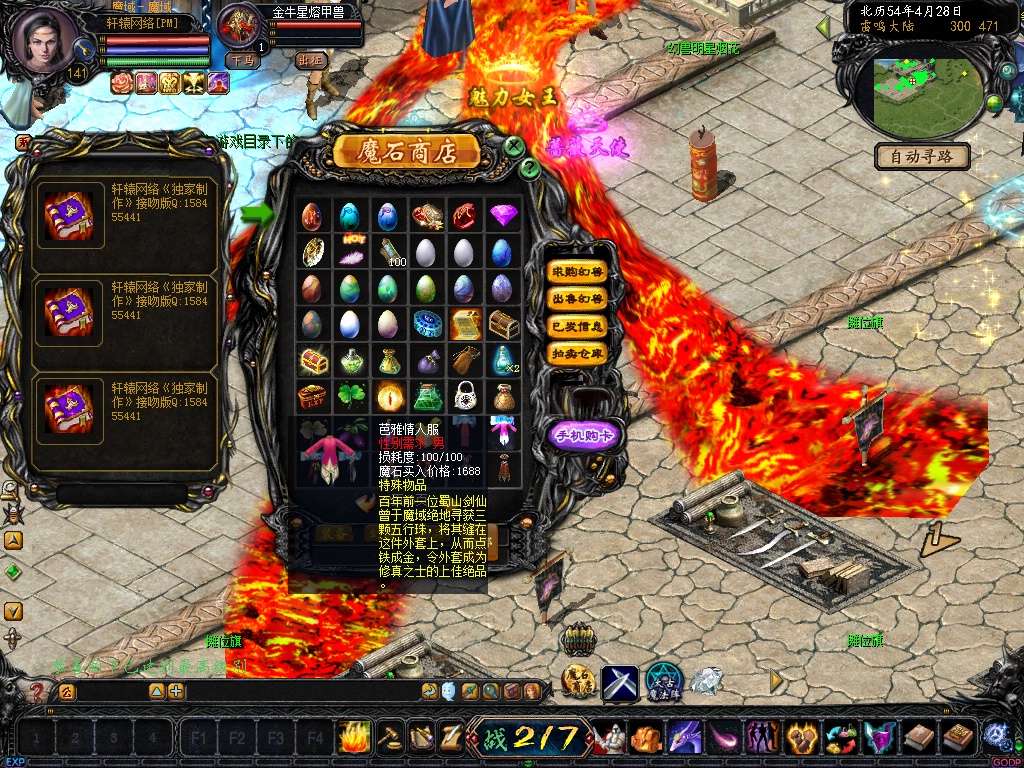Image resolution: width=1024 pixels, height=768 pixels.
Task: Open the red question mark help icon
Action: (x=37, y=691)
